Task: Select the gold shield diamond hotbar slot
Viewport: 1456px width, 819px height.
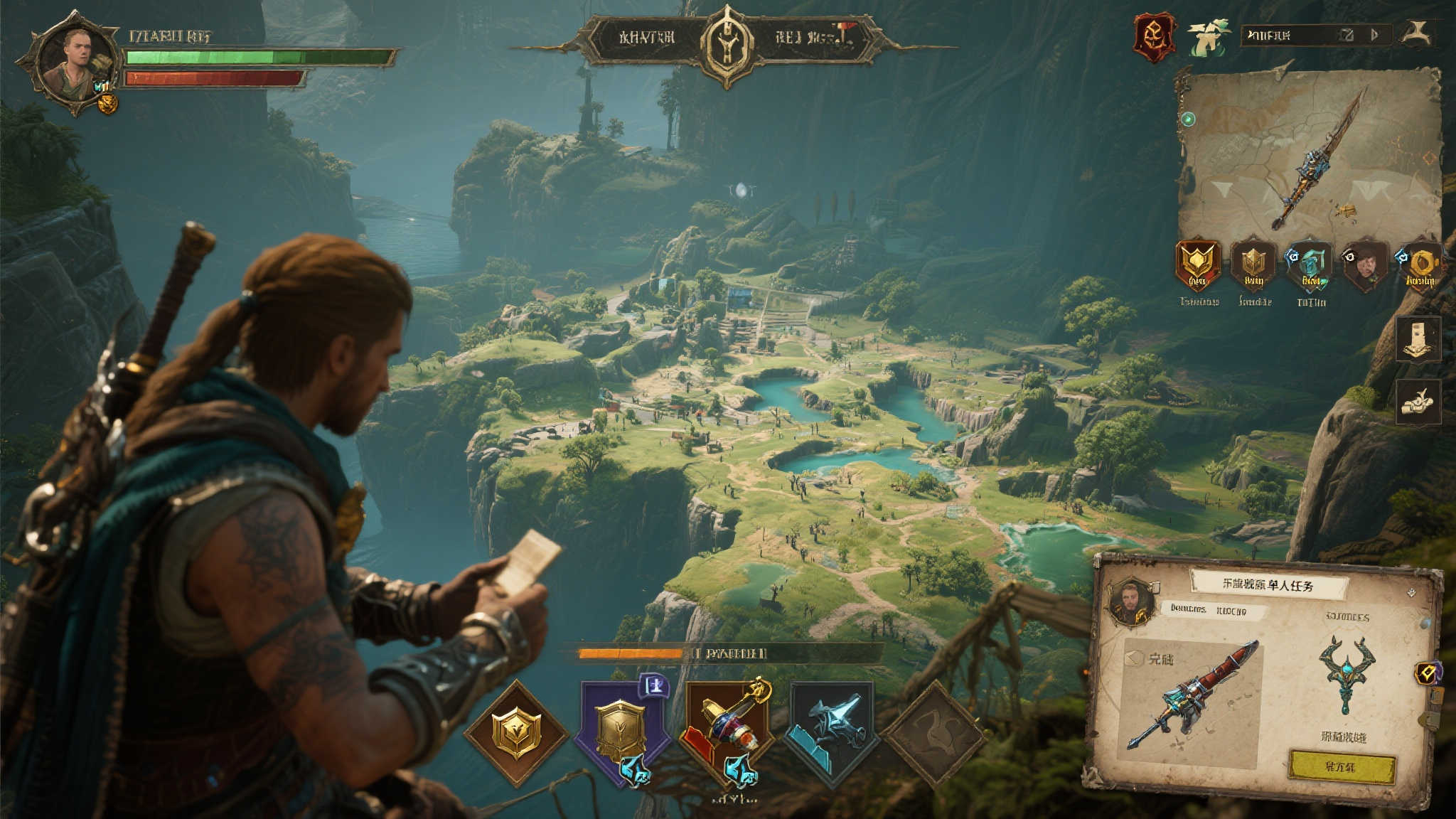Action: click(516, 732)
